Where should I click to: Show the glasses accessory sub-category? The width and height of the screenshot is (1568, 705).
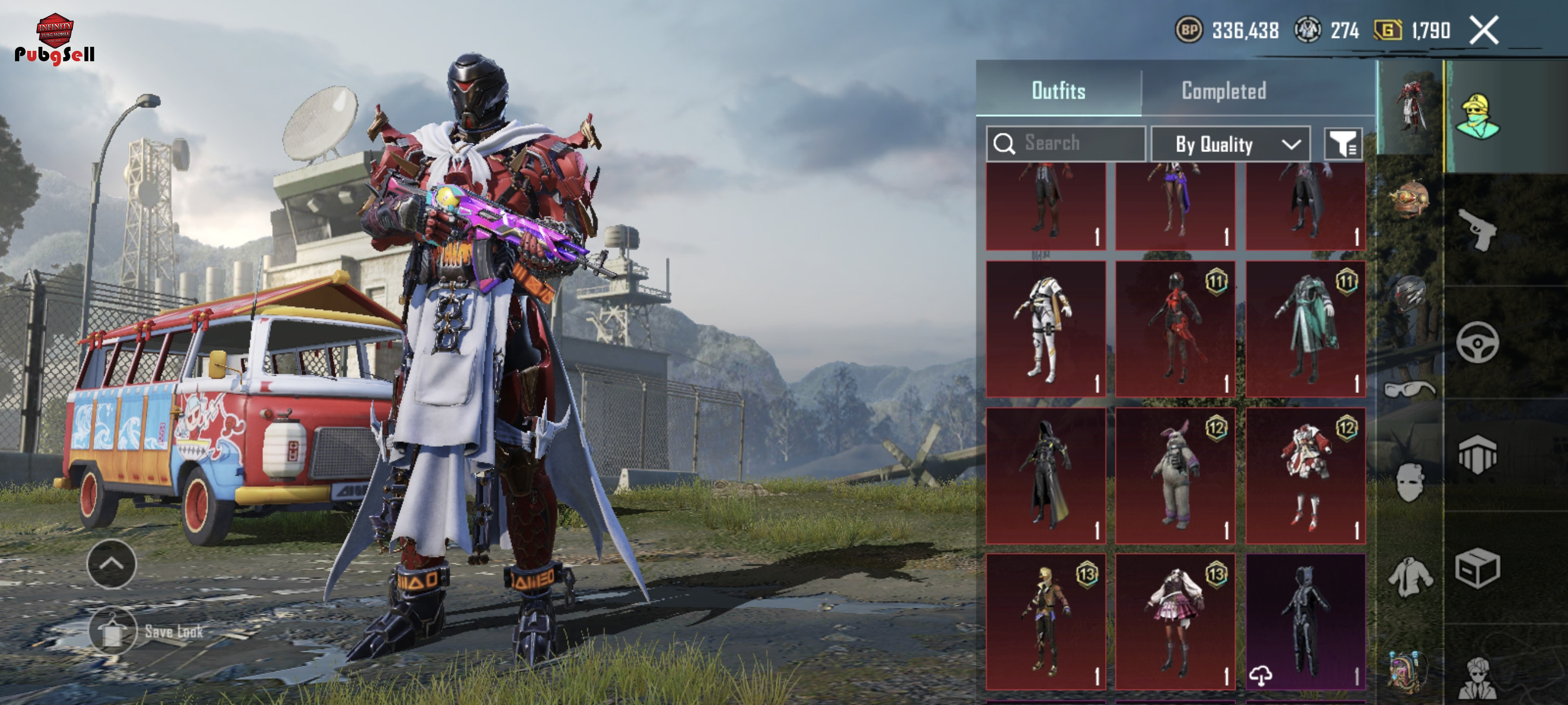point(1410,389)
